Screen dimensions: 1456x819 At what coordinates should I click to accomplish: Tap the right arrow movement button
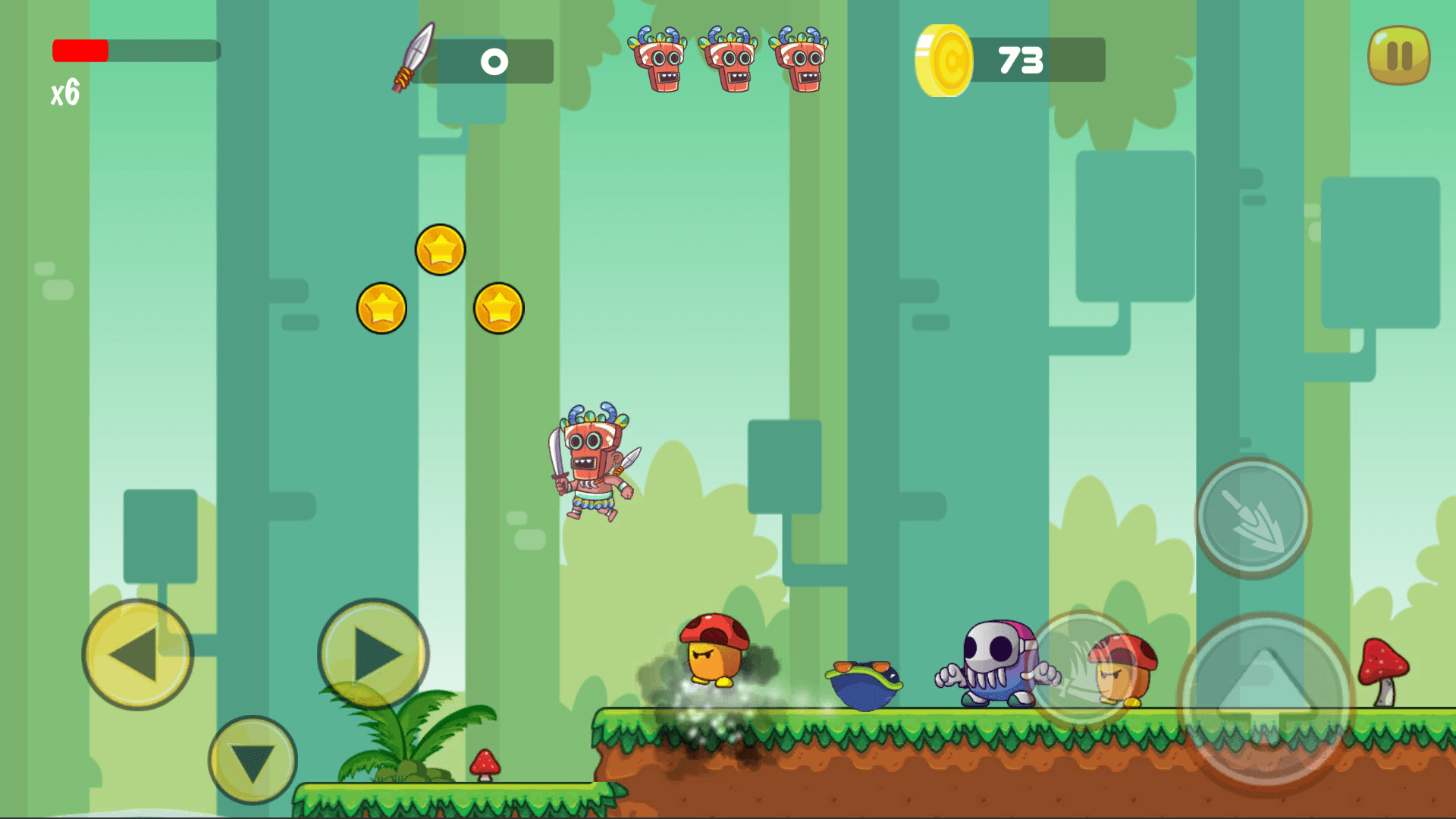[x=373, y=654]
